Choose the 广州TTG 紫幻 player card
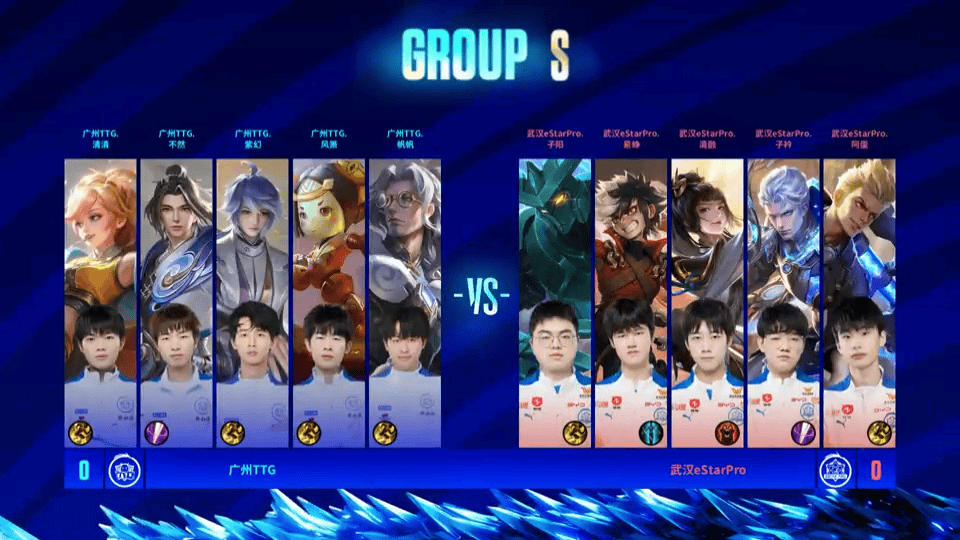Image resolution: width=960 pixels, height=540 pixels. [253, 302]
